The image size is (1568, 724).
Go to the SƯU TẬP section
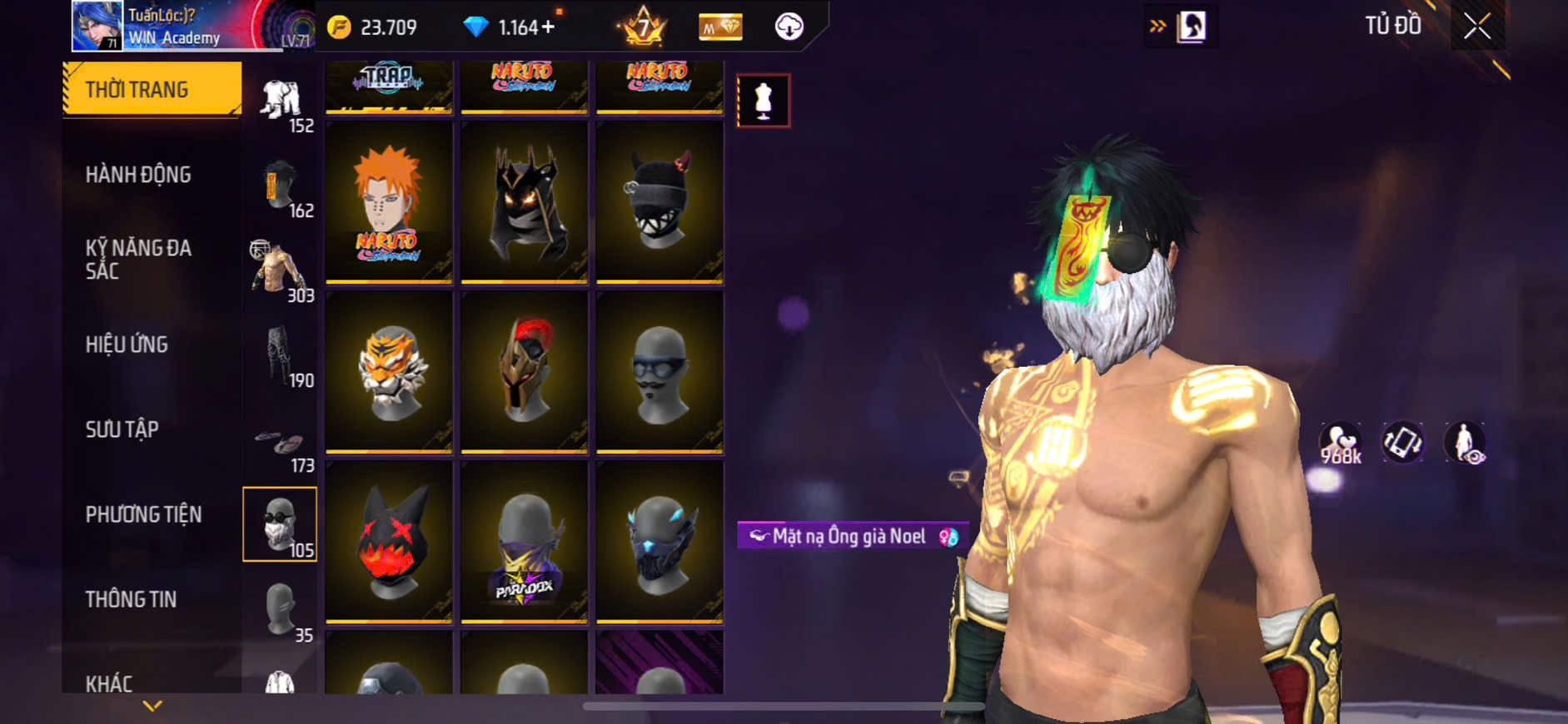point(122,429)
